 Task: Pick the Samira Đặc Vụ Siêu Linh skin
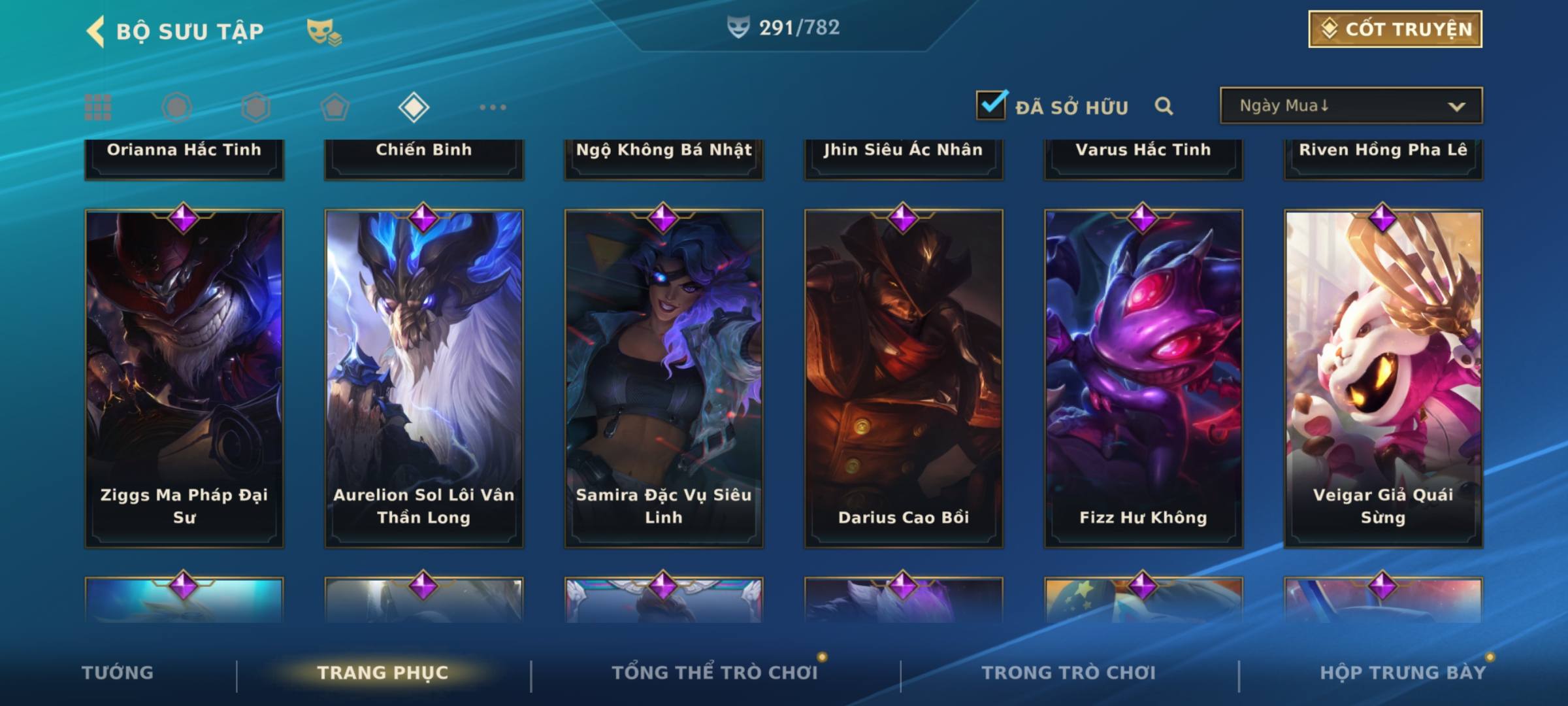[664, 378]
